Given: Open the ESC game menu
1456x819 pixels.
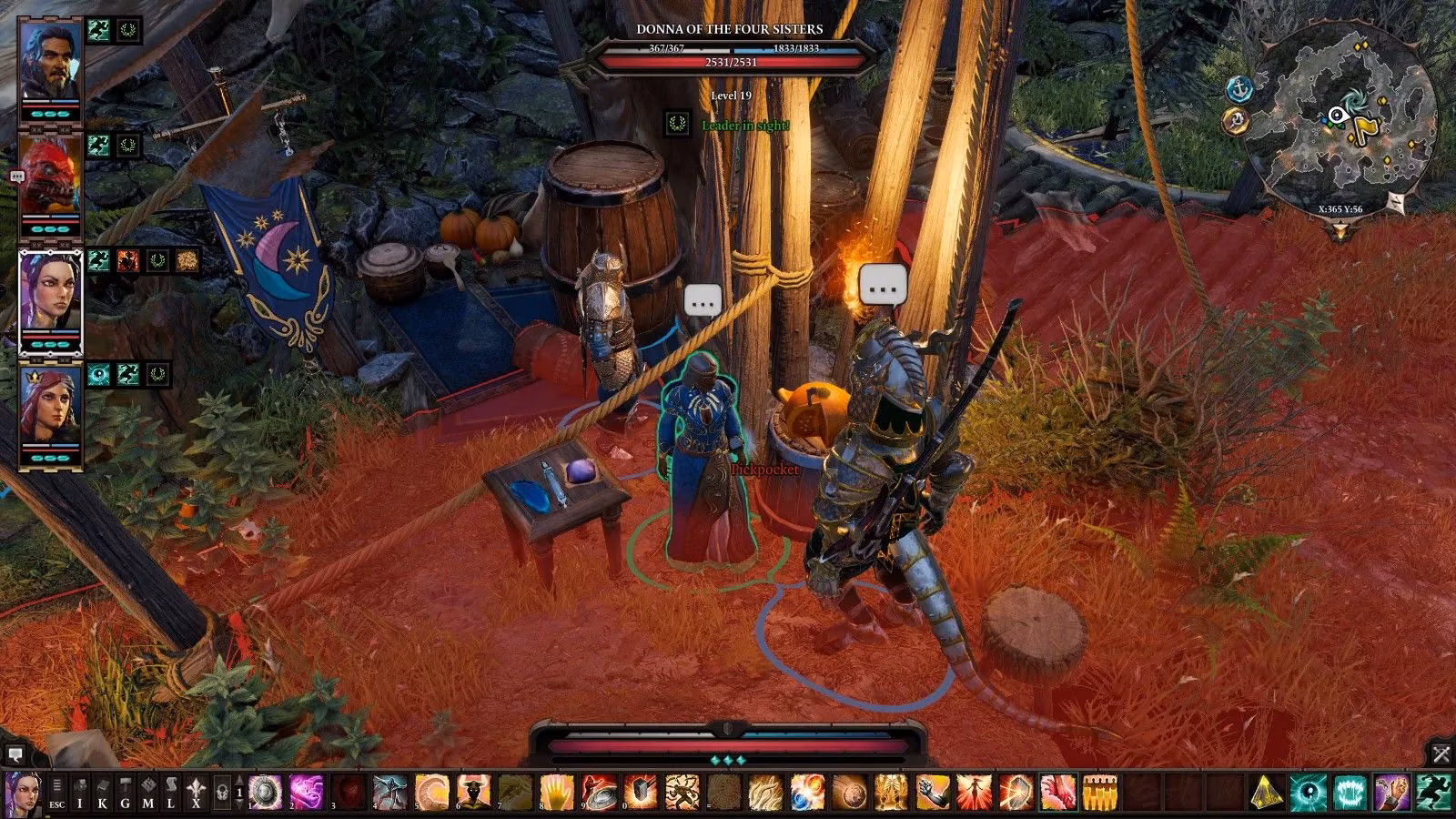Looking at the screenshot, I should (x=56, y=792).
